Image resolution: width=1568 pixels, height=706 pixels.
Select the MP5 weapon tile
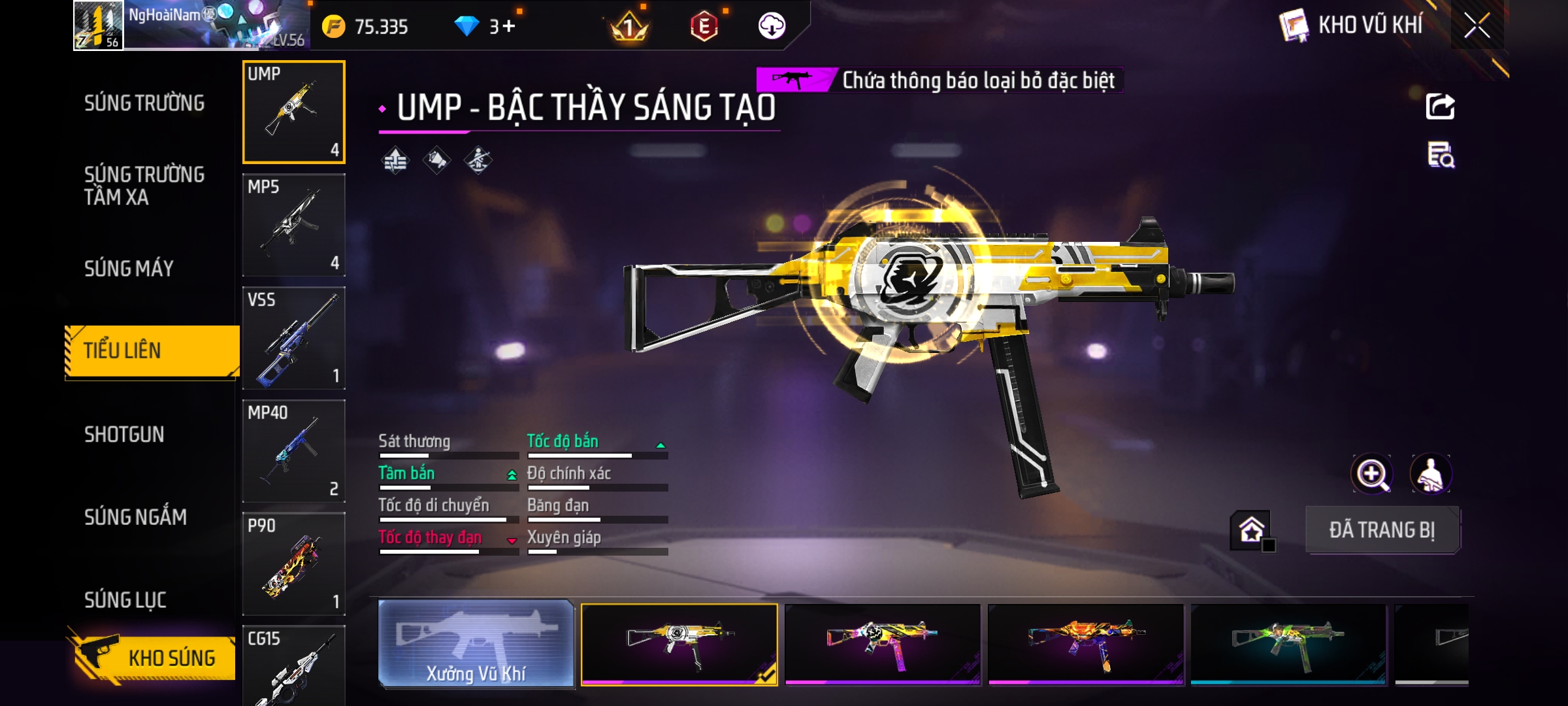point(294,225)
